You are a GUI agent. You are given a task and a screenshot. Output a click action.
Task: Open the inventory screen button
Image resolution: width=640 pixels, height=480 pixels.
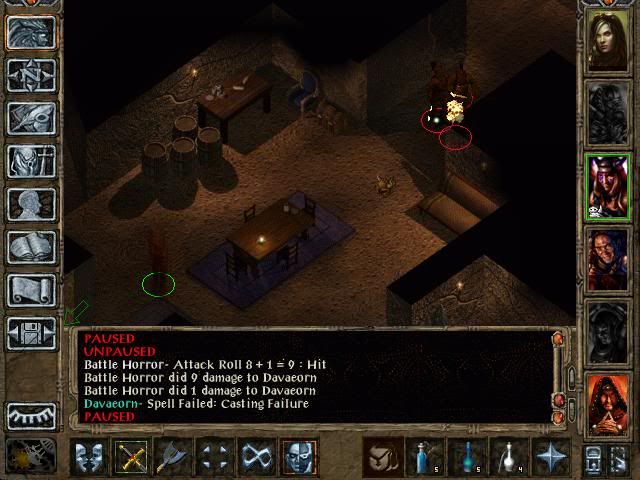tap(31, 161)
